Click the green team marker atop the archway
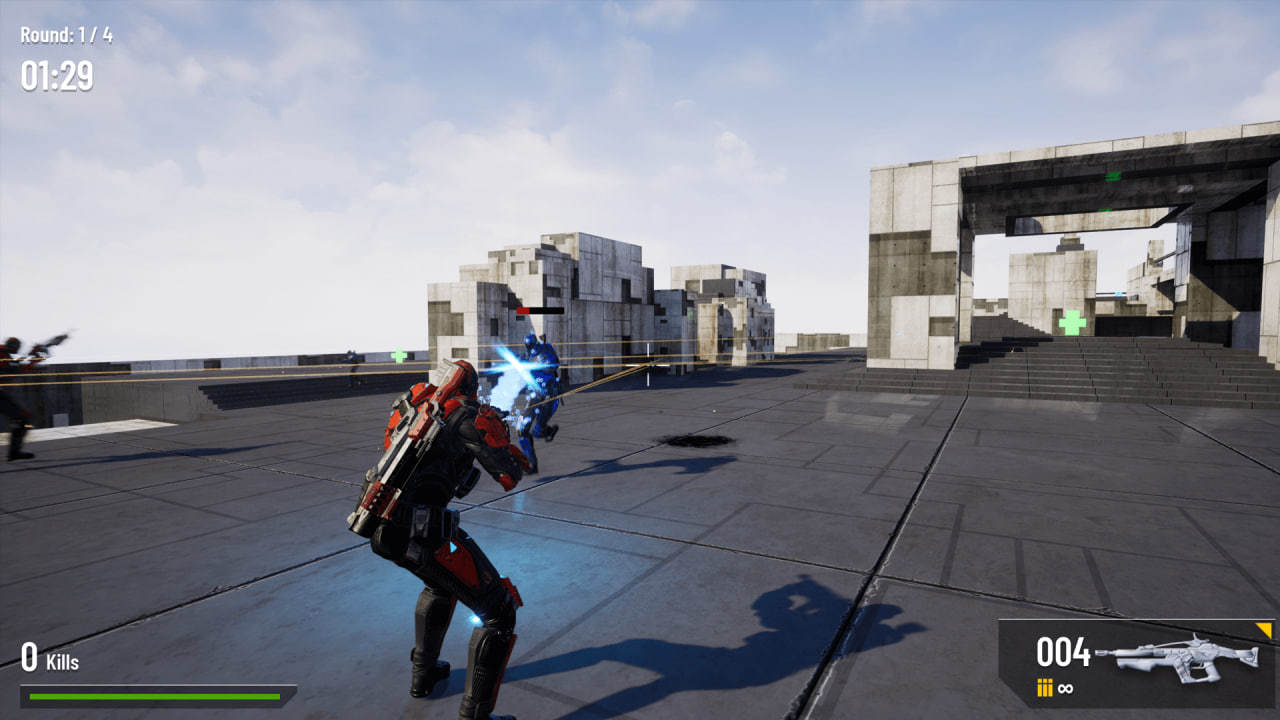 (x=1112, y=176)
